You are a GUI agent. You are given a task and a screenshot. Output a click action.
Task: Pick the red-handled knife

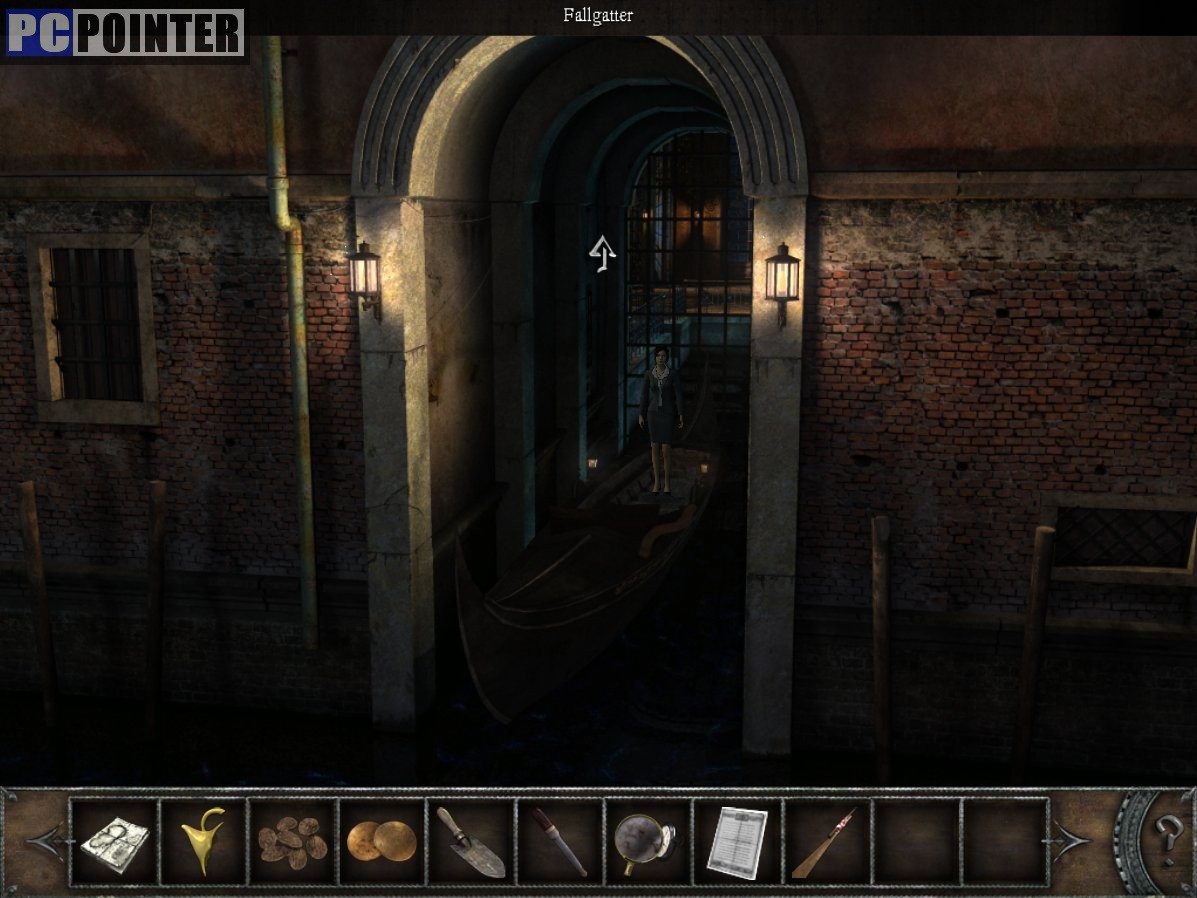(559, 842)
